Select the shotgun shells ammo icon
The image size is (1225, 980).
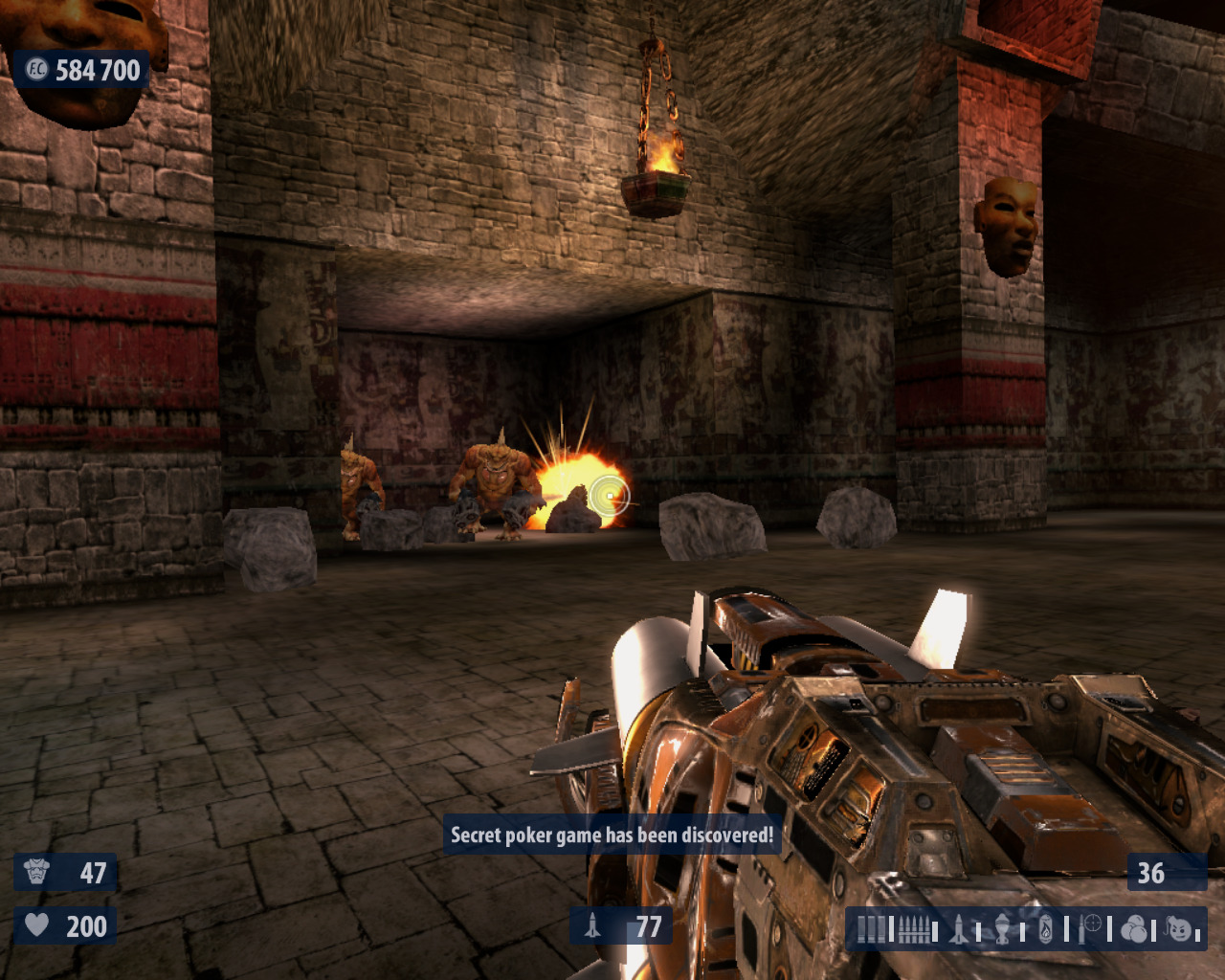(871, 928)
